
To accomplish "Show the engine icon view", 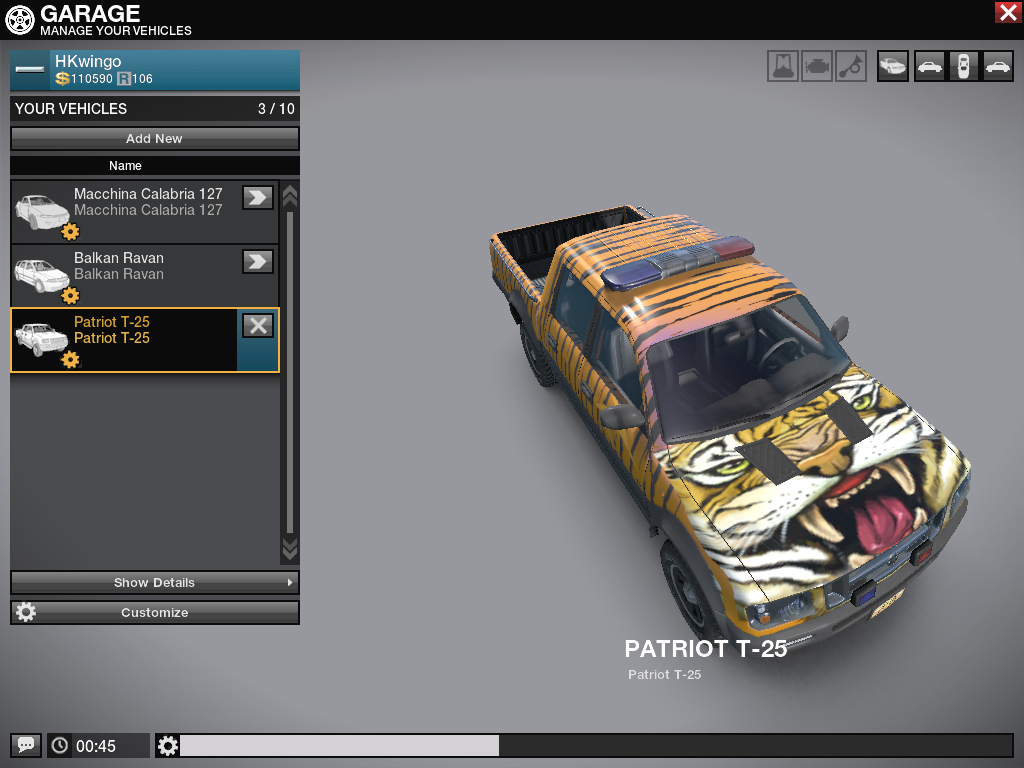I will coord(817,67).
